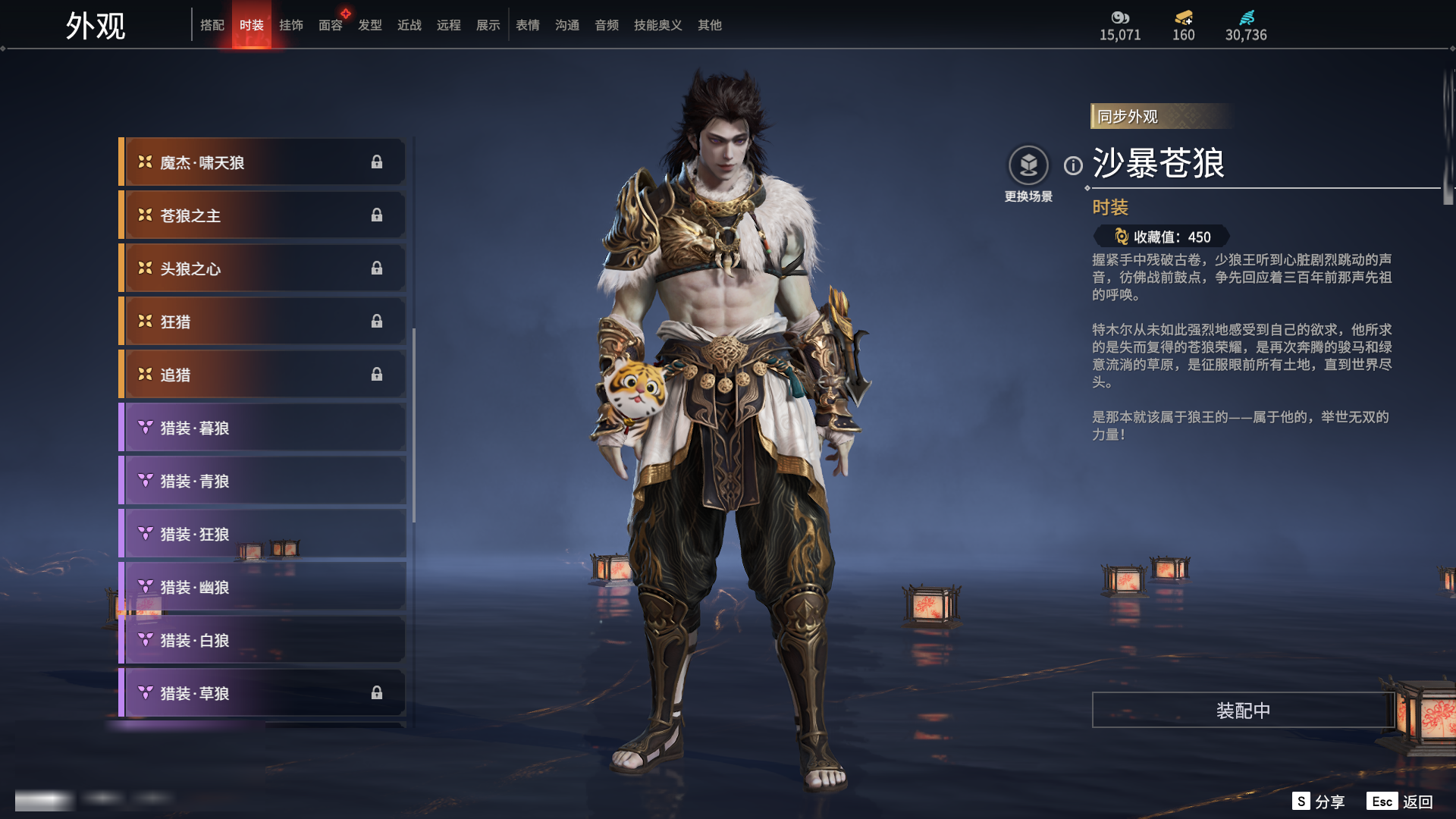This screenshot has height=819, width=1456.
Task: Choose the 魔杰·啸天狼 outfit
Action: click(262, 162)
